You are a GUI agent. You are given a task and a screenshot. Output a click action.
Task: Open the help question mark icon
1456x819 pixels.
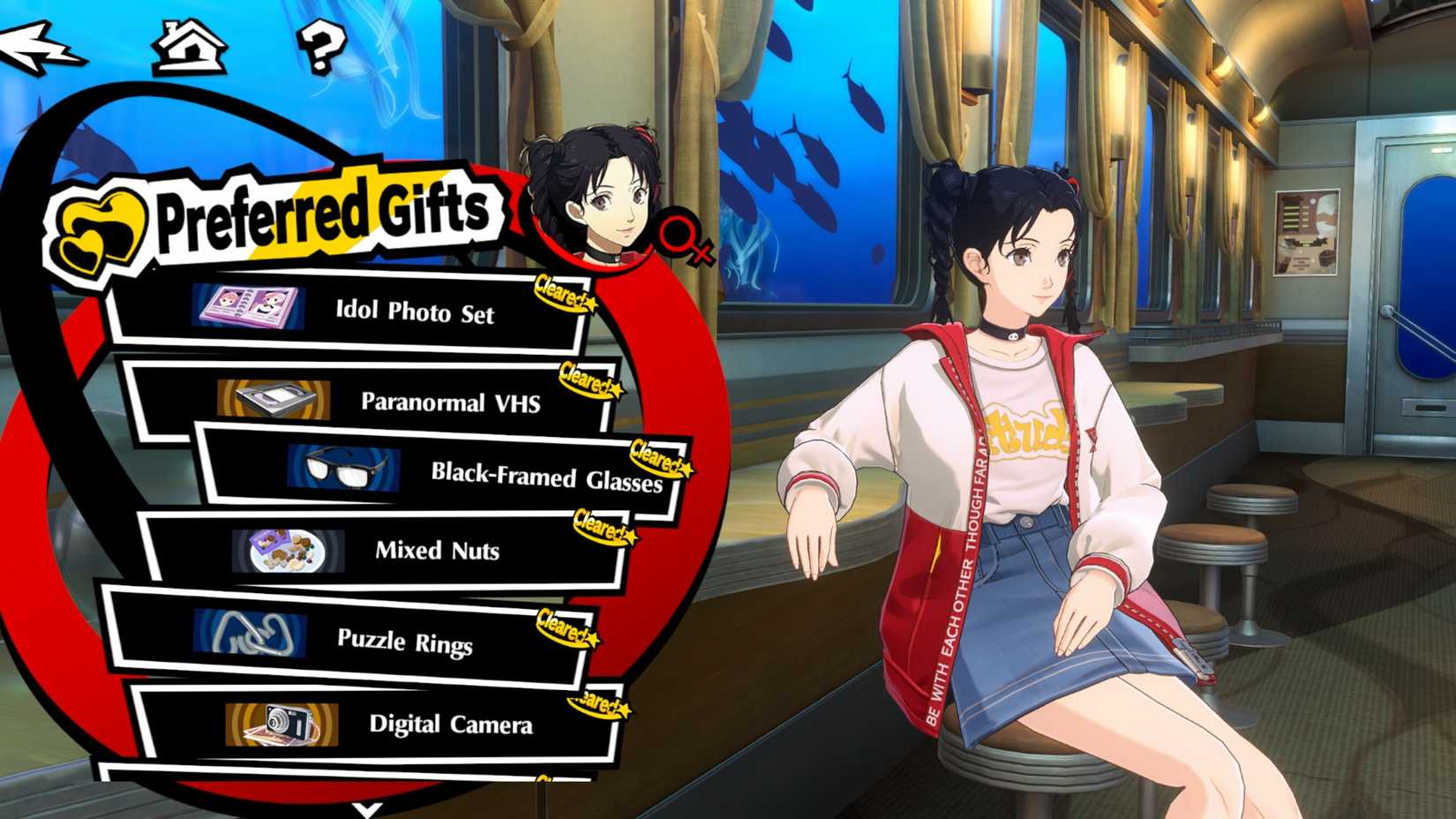322,46
